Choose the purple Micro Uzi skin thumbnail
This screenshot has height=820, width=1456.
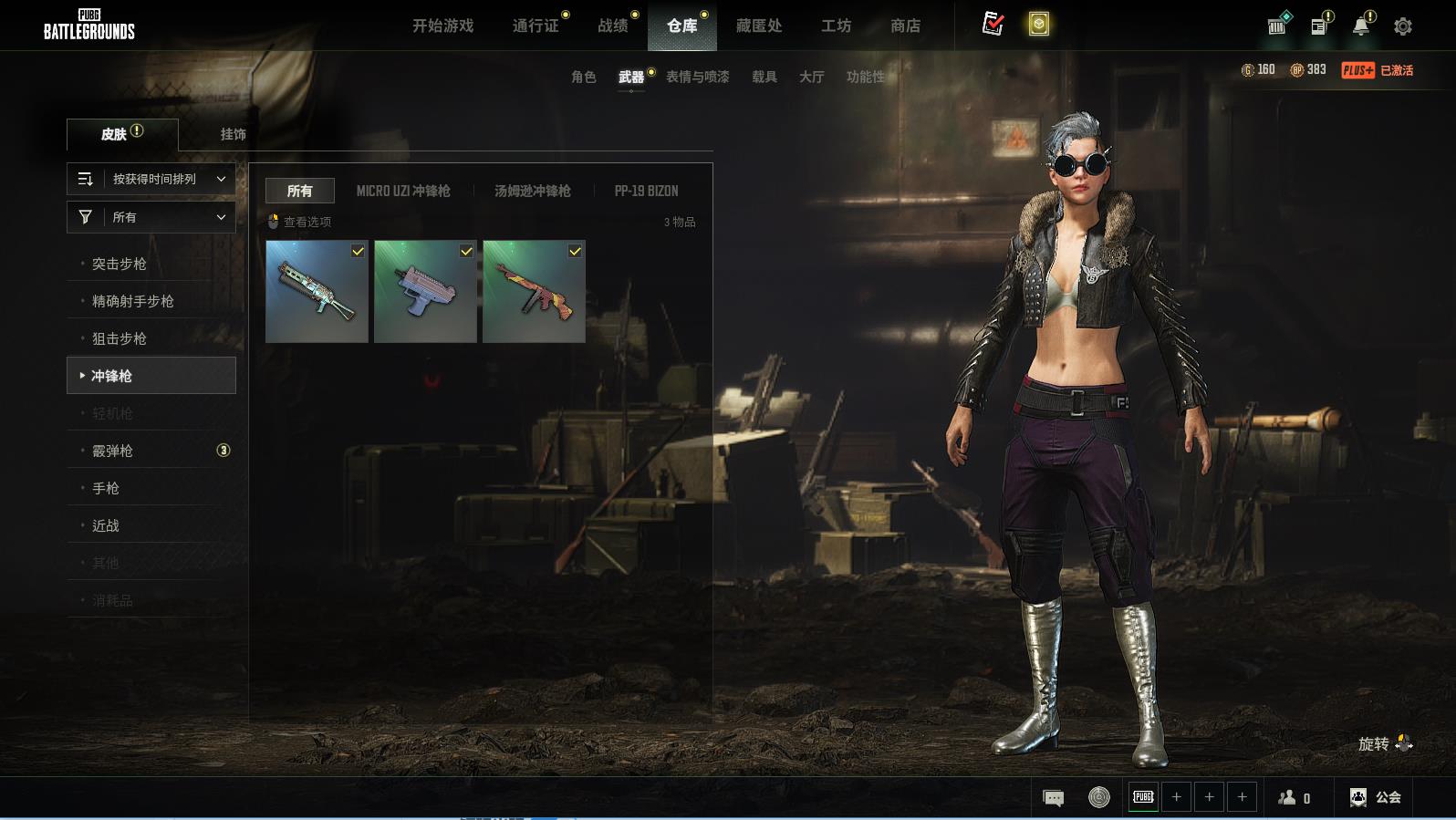coord(425,292)
